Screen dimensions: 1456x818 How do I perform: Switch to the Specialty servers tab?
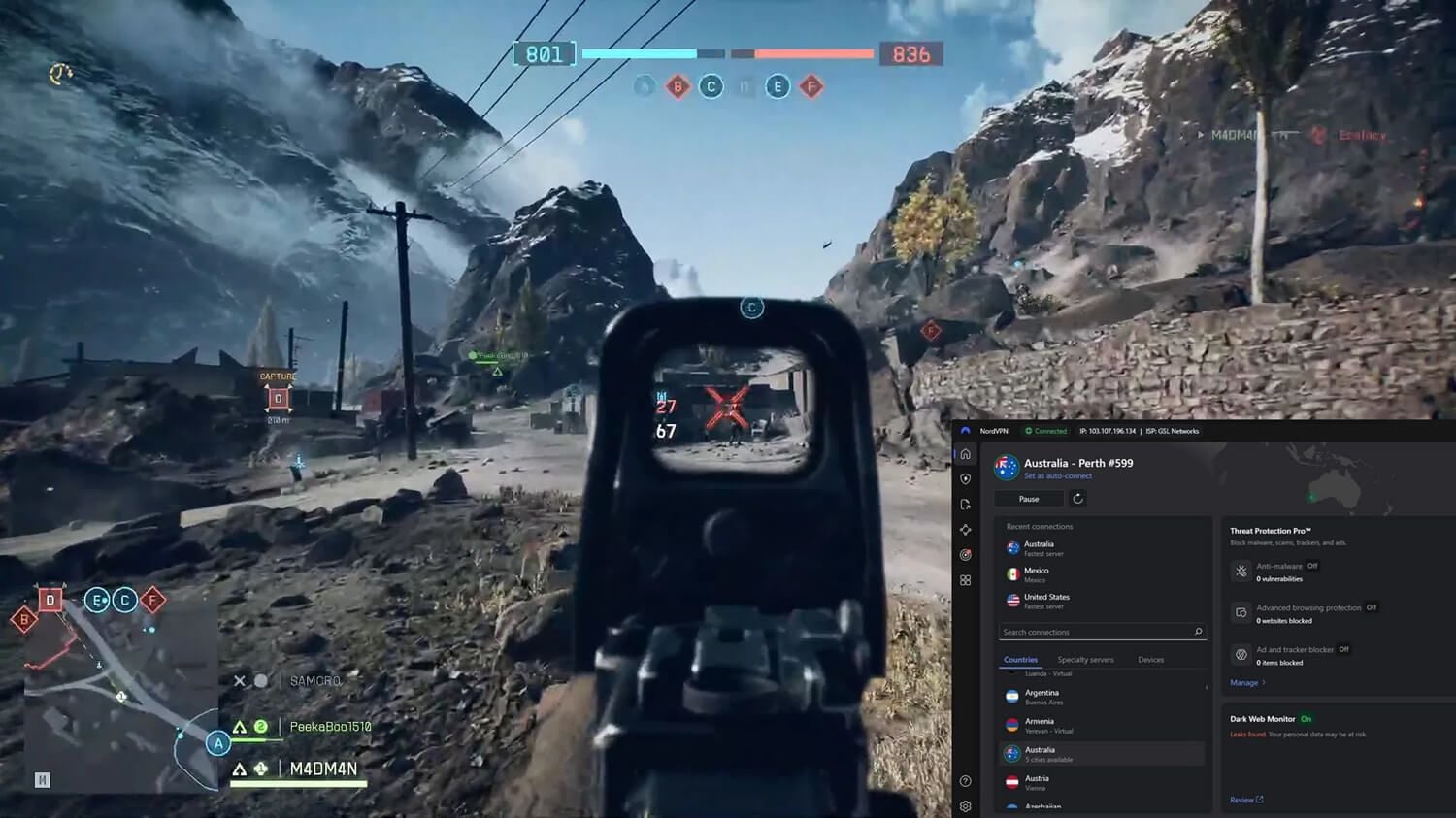click(1085, 659)
